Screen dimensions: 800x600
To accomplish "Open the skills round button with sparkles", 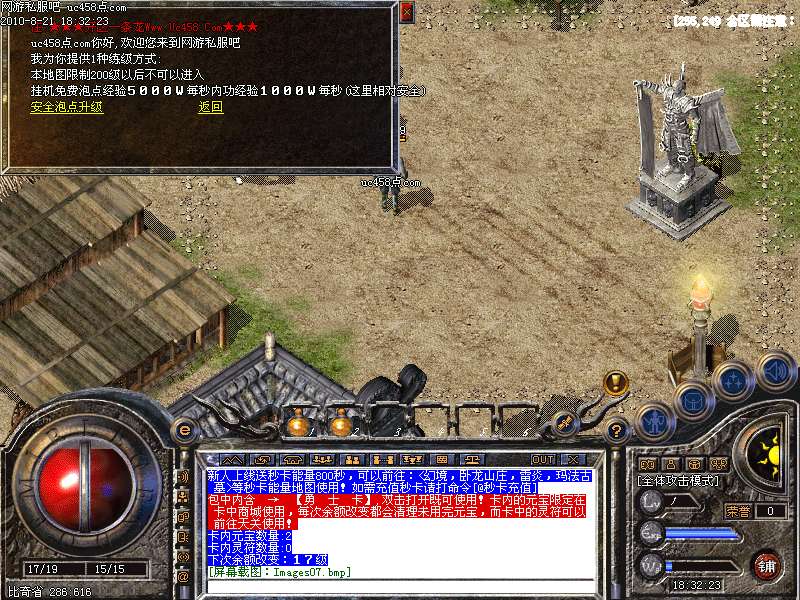I will pyautogui.click(x=733, y=380).
